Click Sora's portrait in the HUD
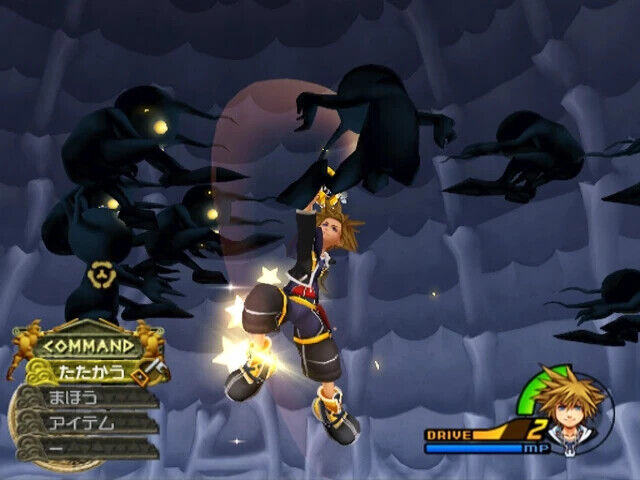 572,411
